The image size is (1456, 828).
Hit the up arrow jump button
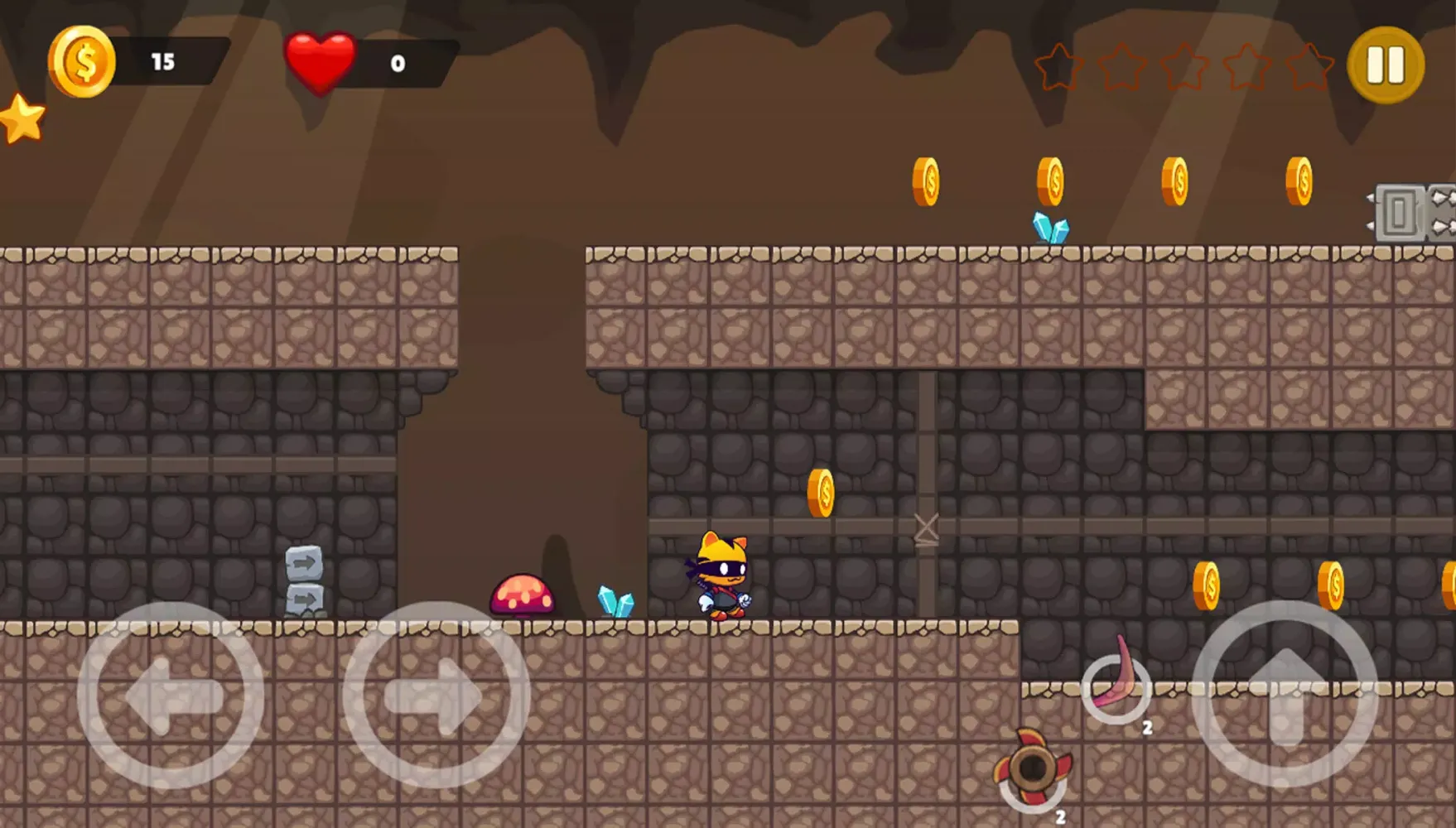click(1285, 694)
